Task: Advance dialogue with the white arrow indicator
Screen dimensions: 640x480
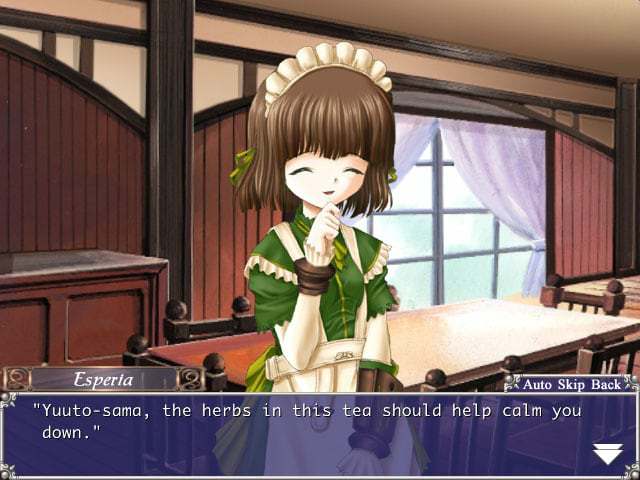Action: pos(607,454)
